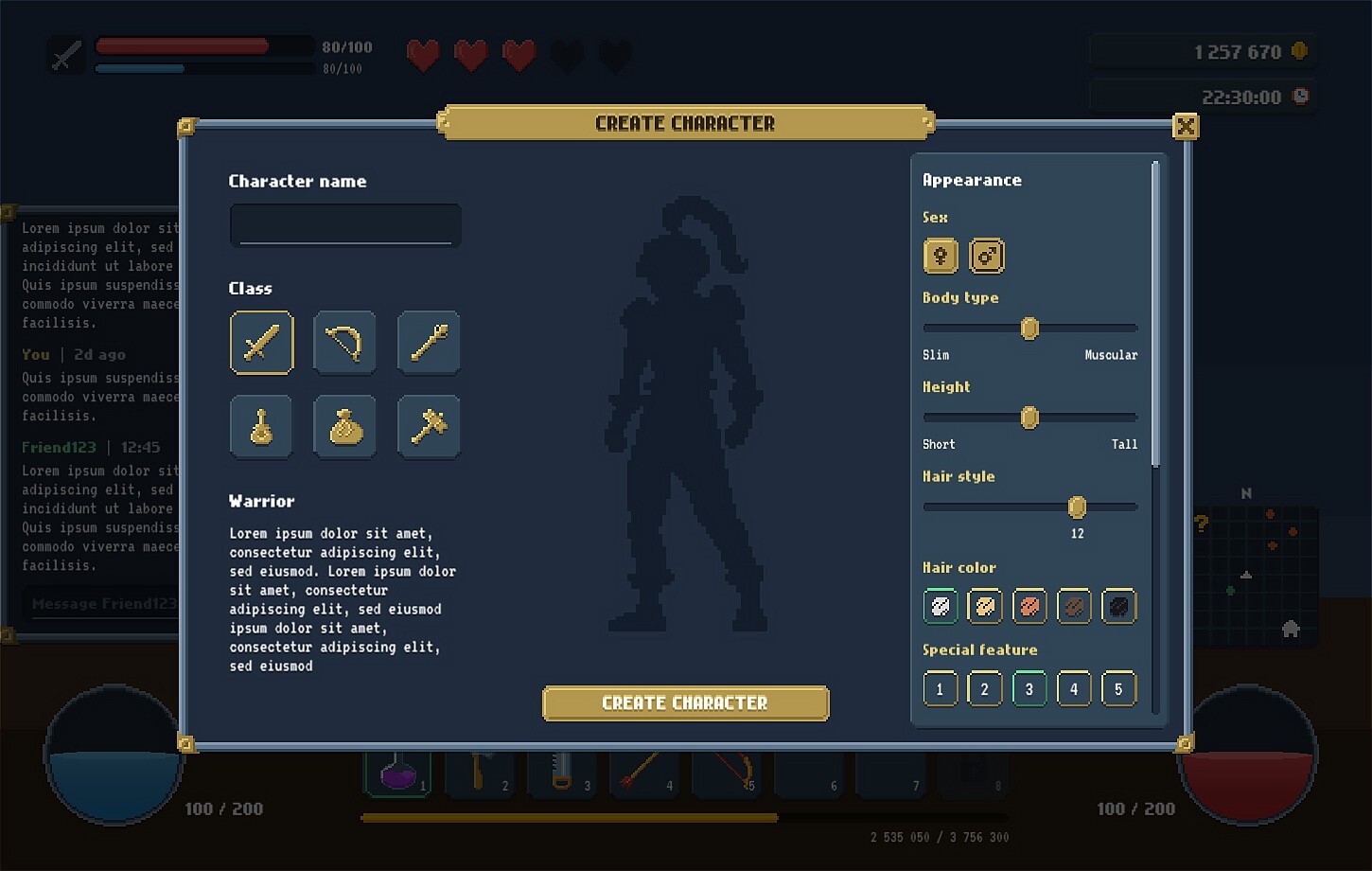Open the Message Friend123 chat box
The image size is (1372, 871).
(x=104, y=603)
